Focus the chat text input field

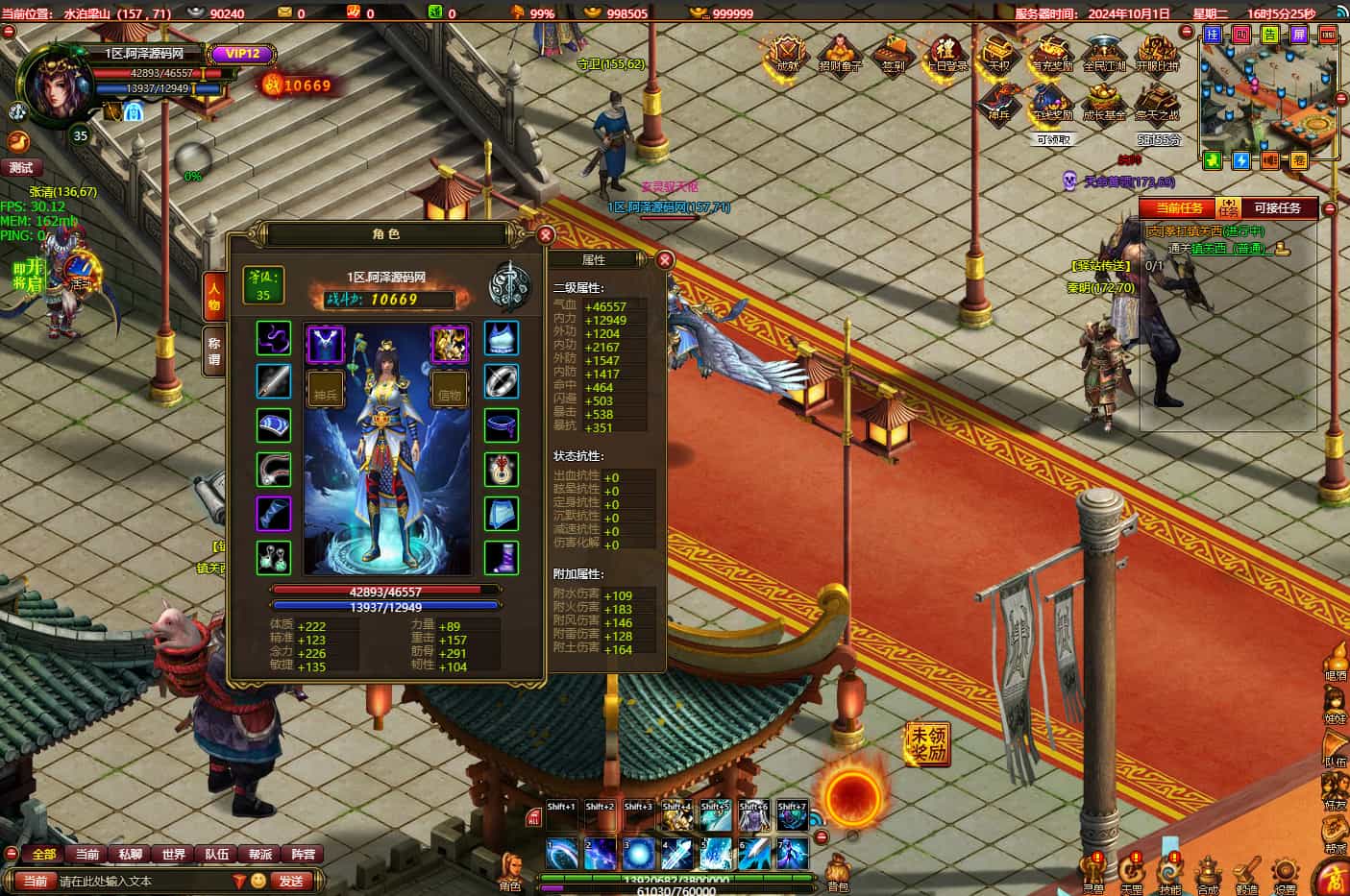tap(144, 881)
